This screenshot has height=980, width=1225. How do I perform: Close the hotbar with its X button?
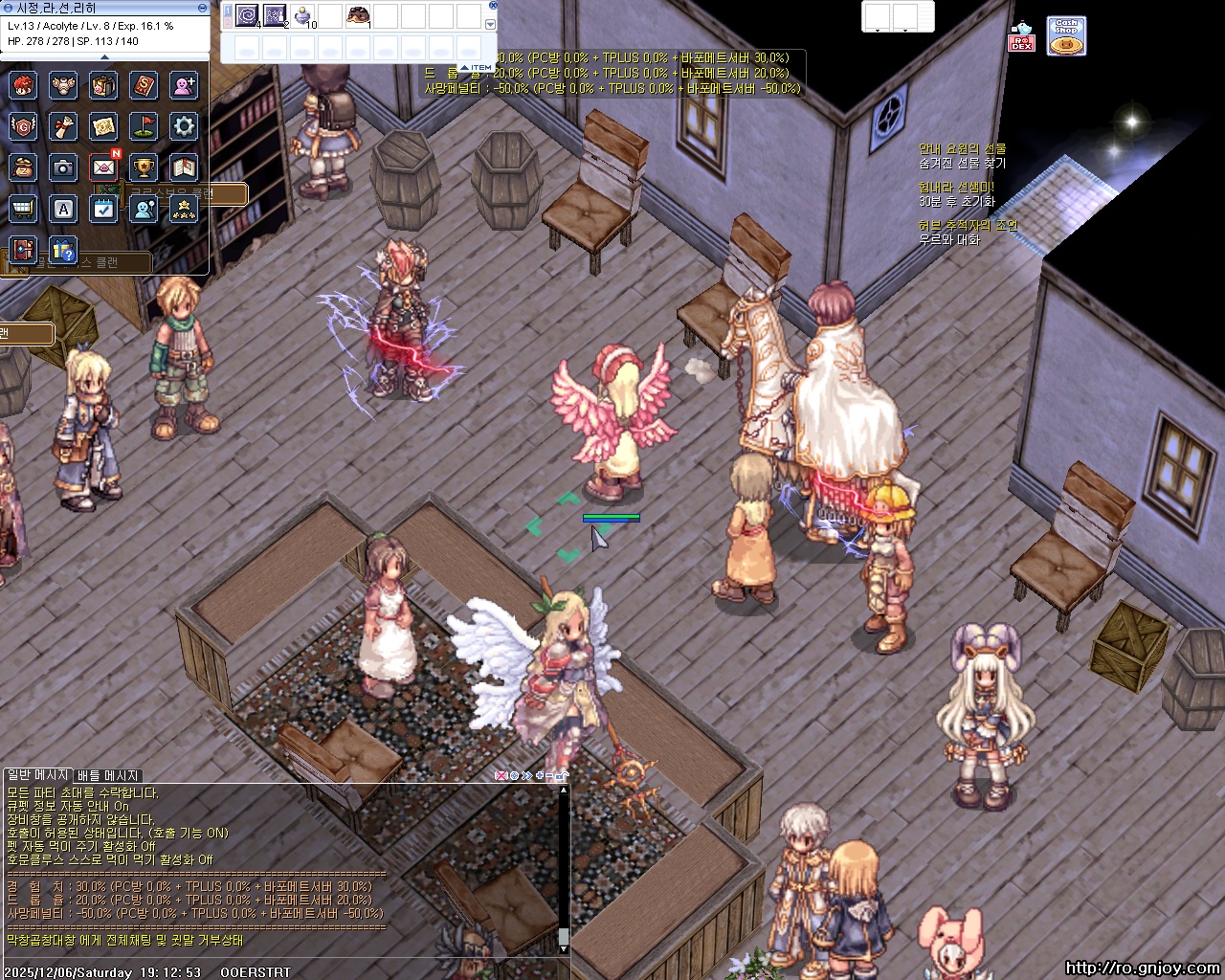[x=493, y=6]
